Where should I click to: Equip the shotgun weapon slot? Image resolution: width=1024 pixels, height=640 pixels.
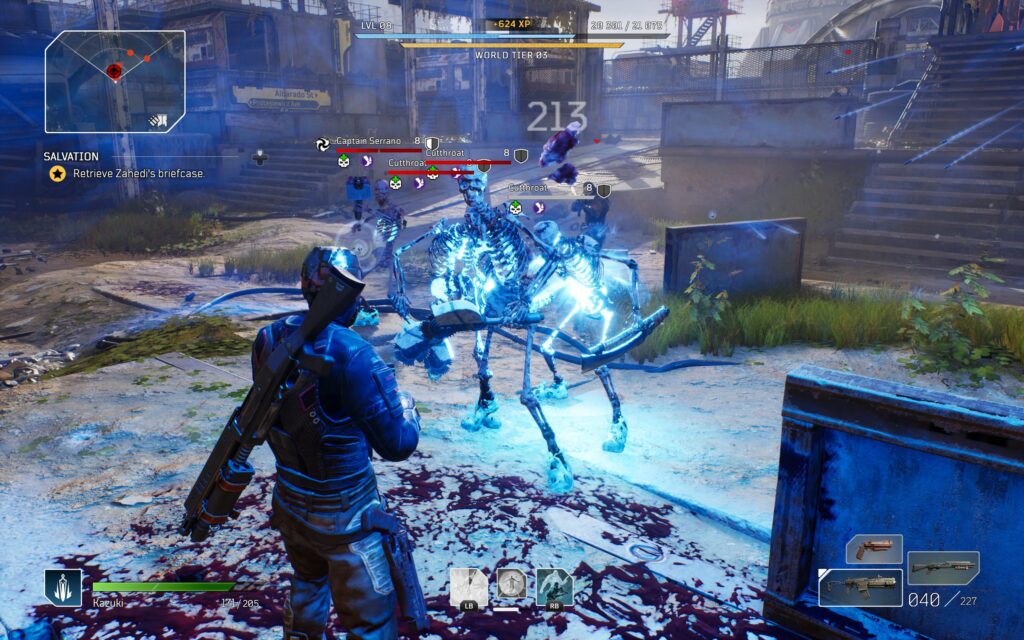pos(942,567)
